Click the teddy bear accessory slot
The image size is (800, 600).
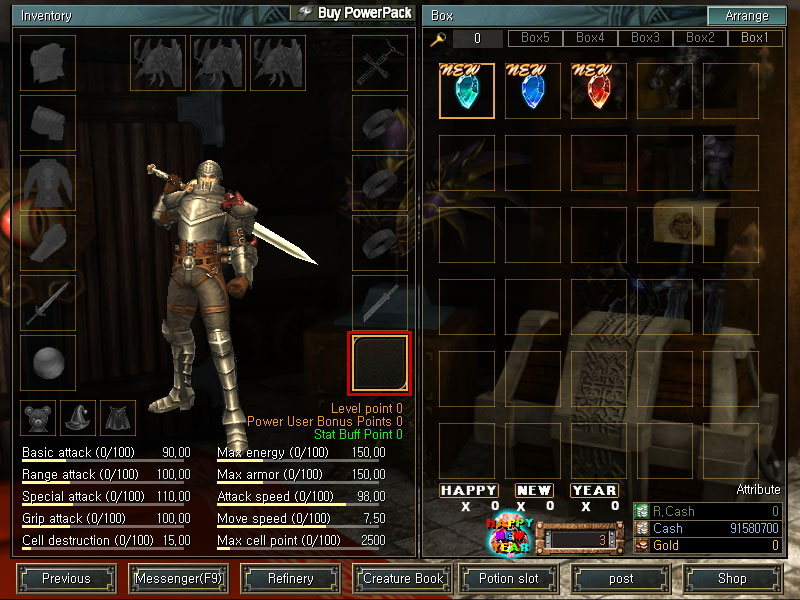(x=38, y=418)
